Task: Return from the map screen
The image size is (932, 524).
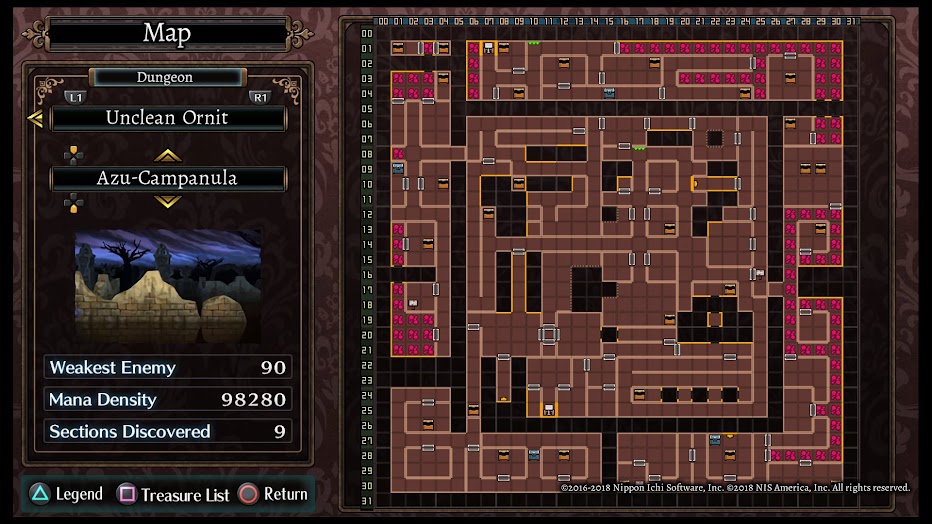Action: coord(273,494)
